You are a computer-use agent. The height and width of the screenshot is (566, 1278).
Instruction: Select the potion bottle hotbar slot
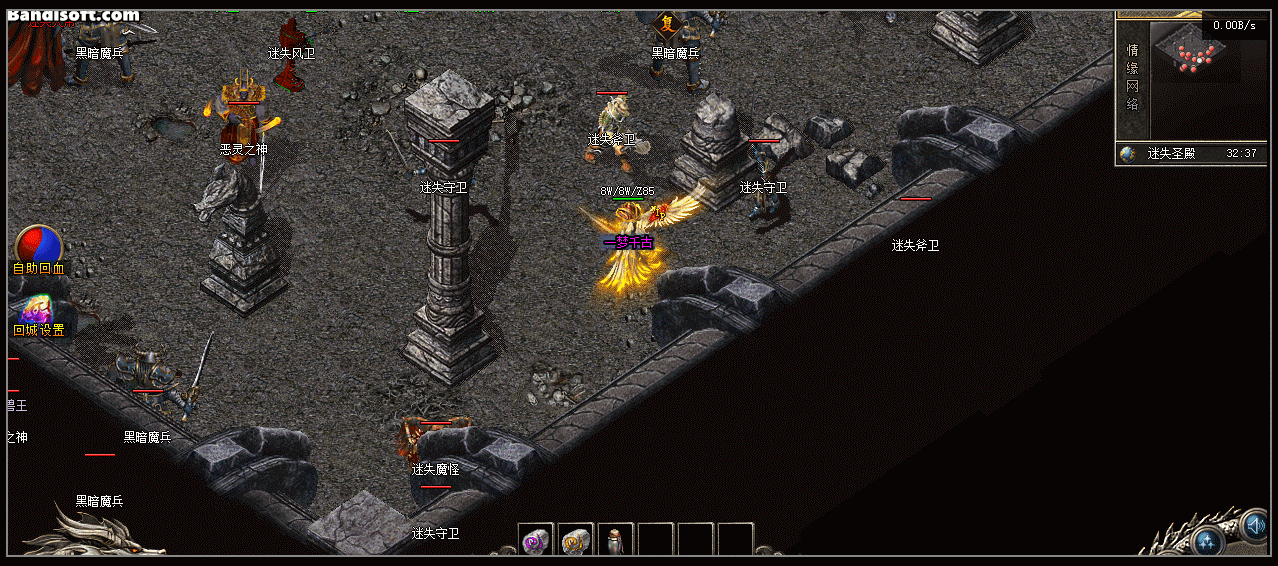(615, 540)
